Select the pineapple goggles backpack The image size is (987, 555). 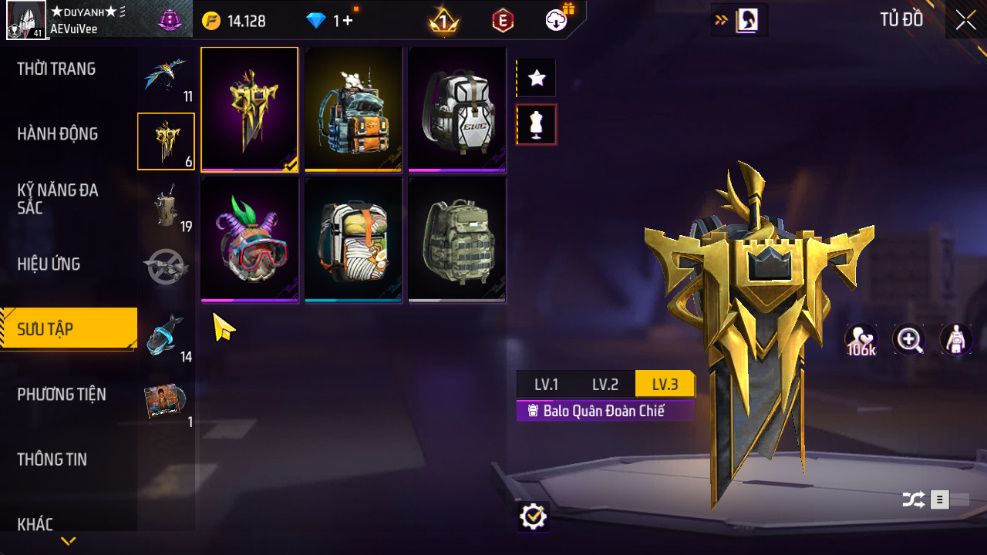pos(250,239)
